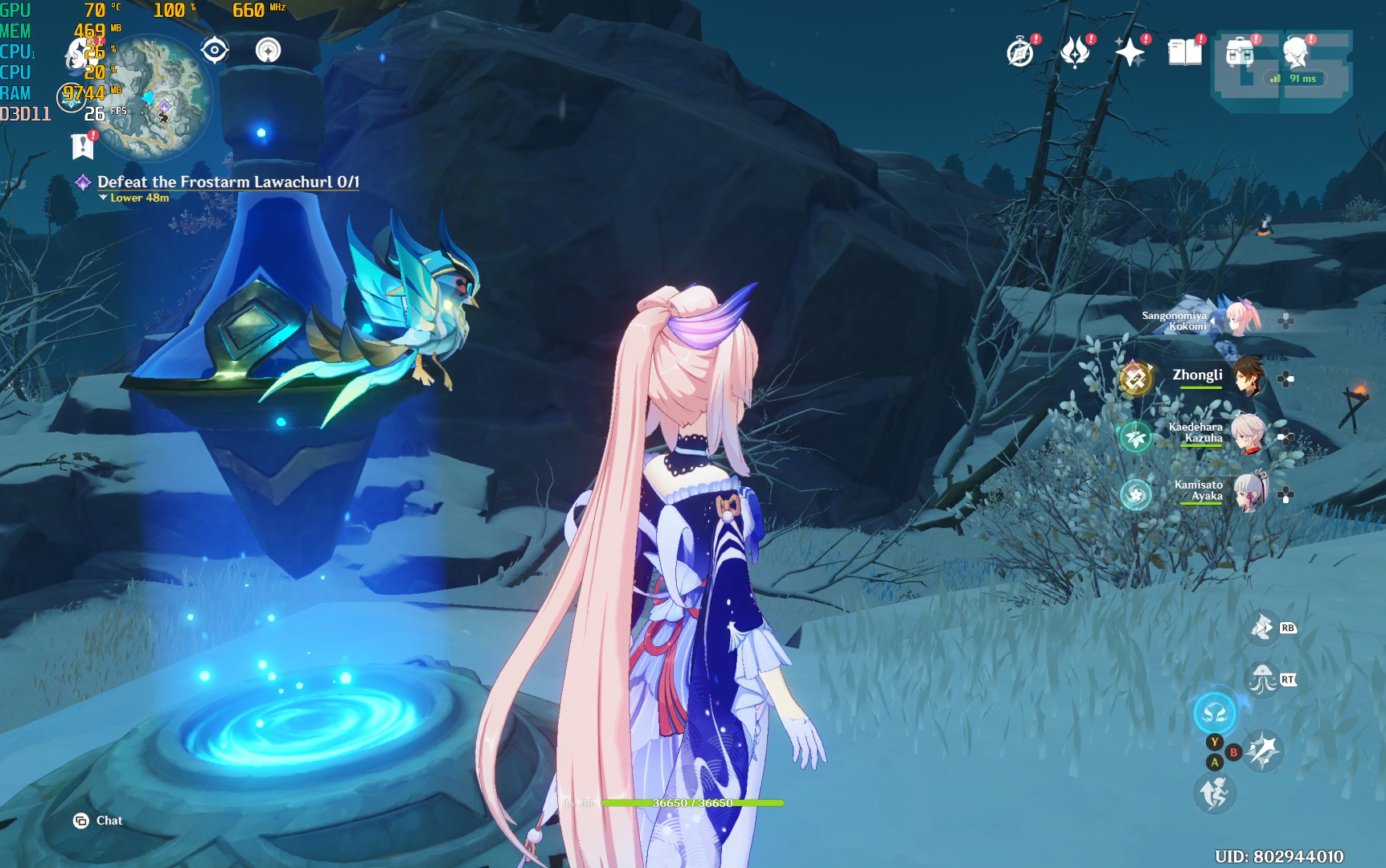Open the Chat window
This screenshot has width=1386, height=868.
pos(96,821)
